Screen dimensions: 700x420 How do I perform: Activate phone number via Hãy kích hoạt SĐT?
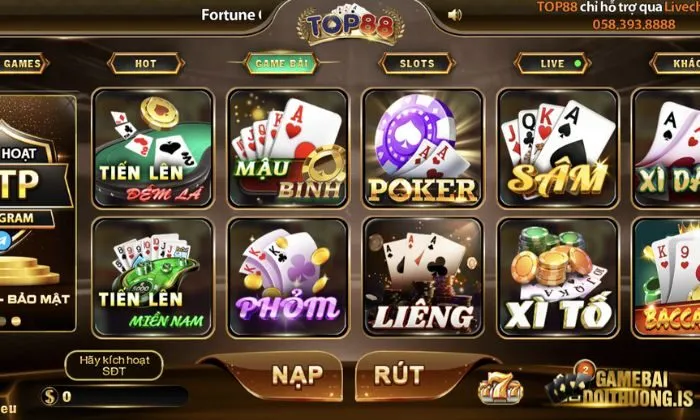tap(113, 365)
